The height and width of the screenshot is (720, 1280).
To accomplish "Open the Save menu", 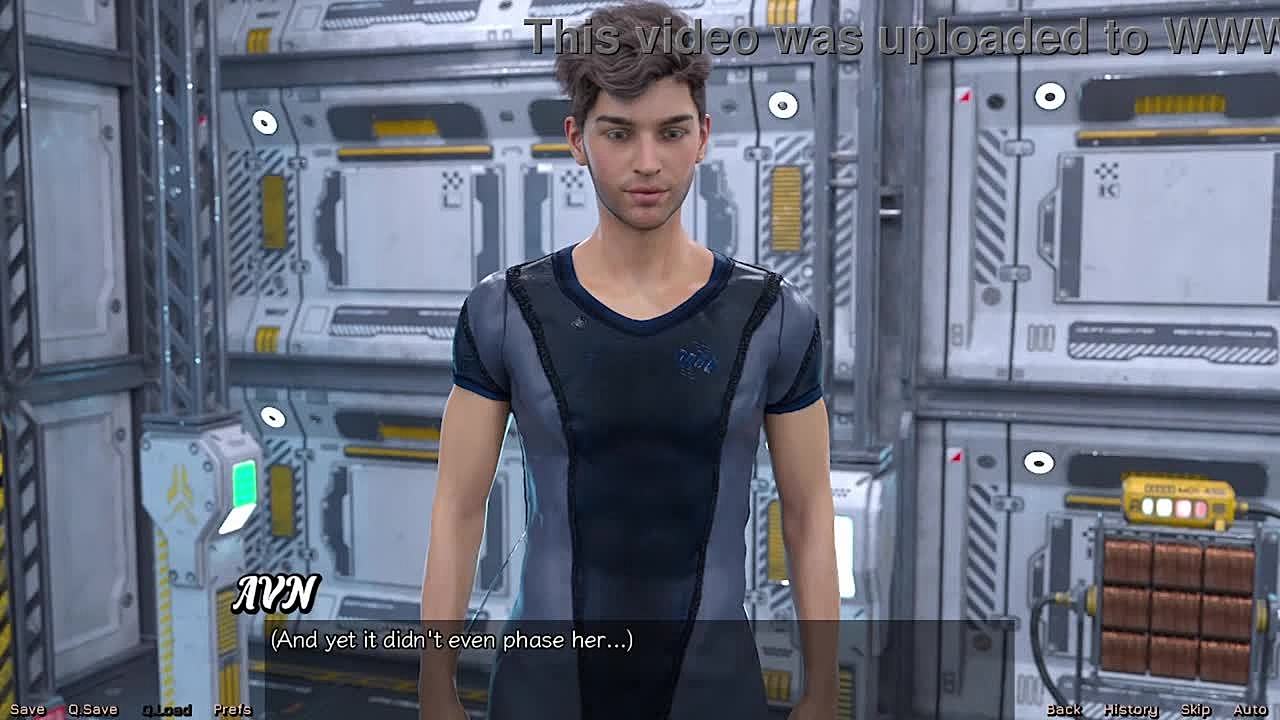I will [27, 709].
